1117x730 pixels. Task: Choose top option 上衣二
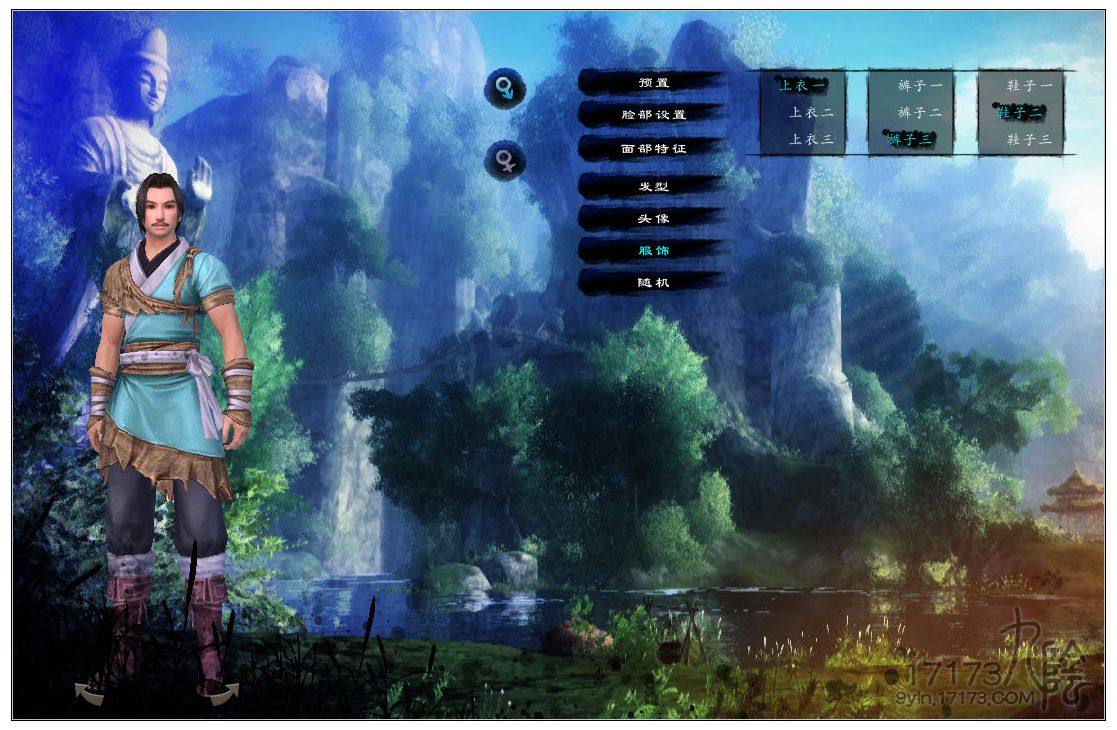pos(811,113)
